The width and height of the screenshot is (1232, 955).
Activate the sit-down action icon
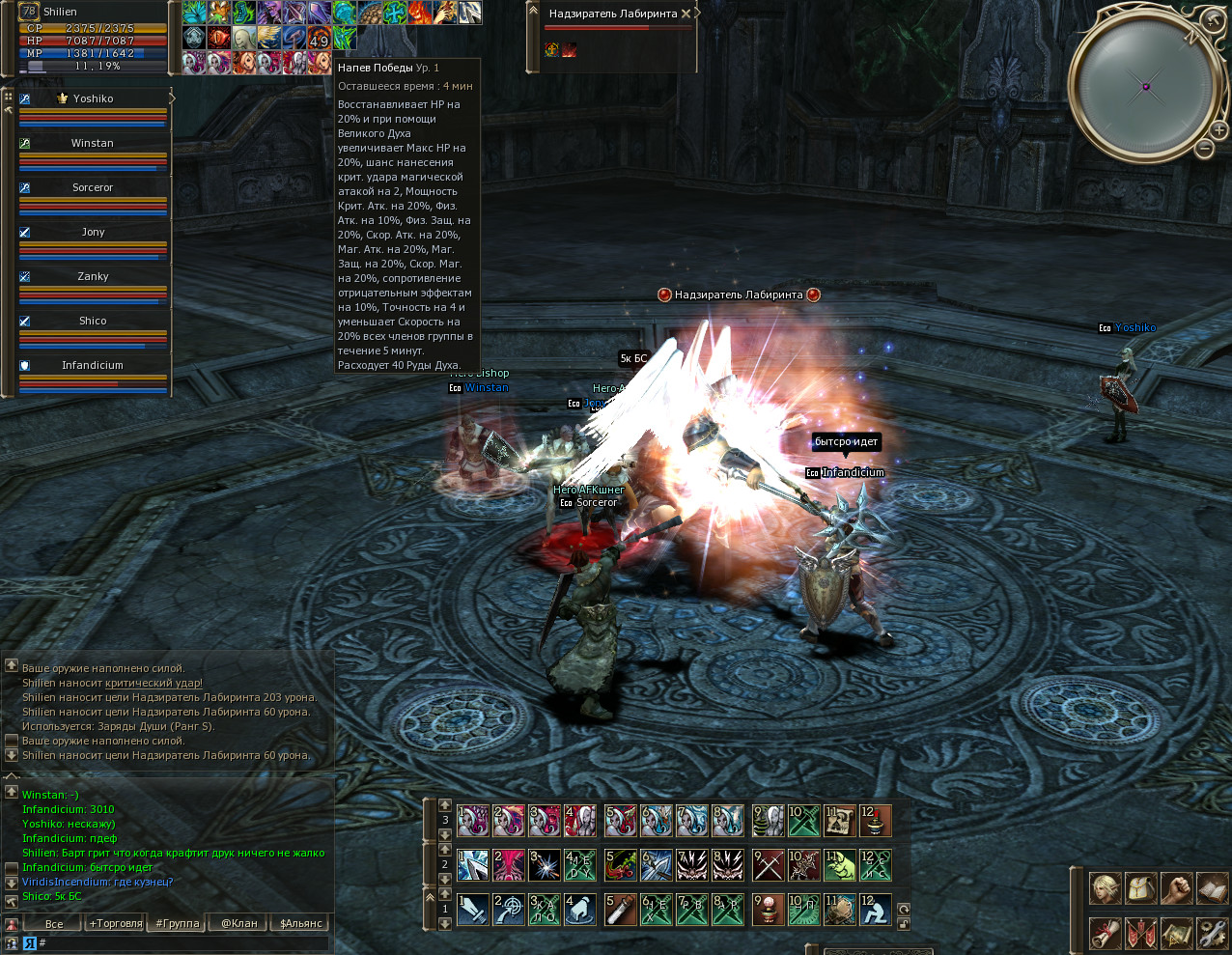click(875, 910)
